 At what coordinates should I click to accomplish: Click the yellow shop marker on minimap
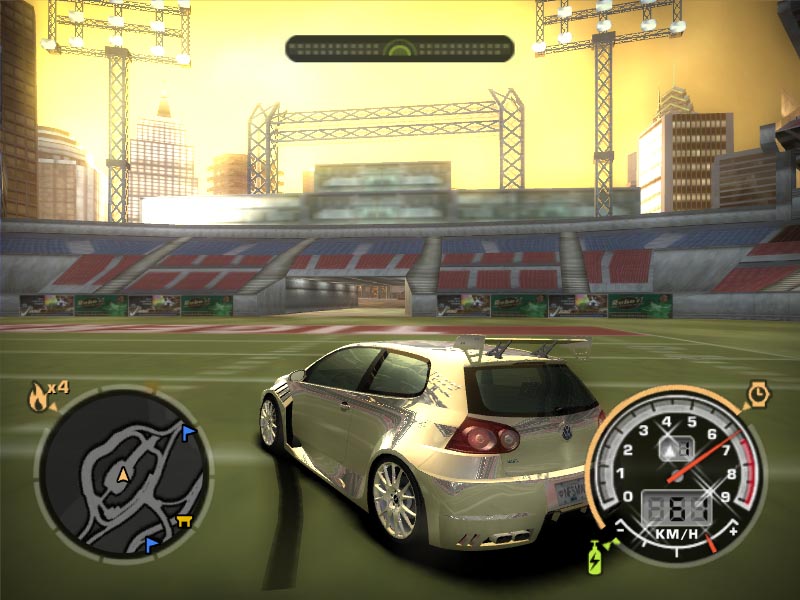pyautogui.click(x=184, y=520)
